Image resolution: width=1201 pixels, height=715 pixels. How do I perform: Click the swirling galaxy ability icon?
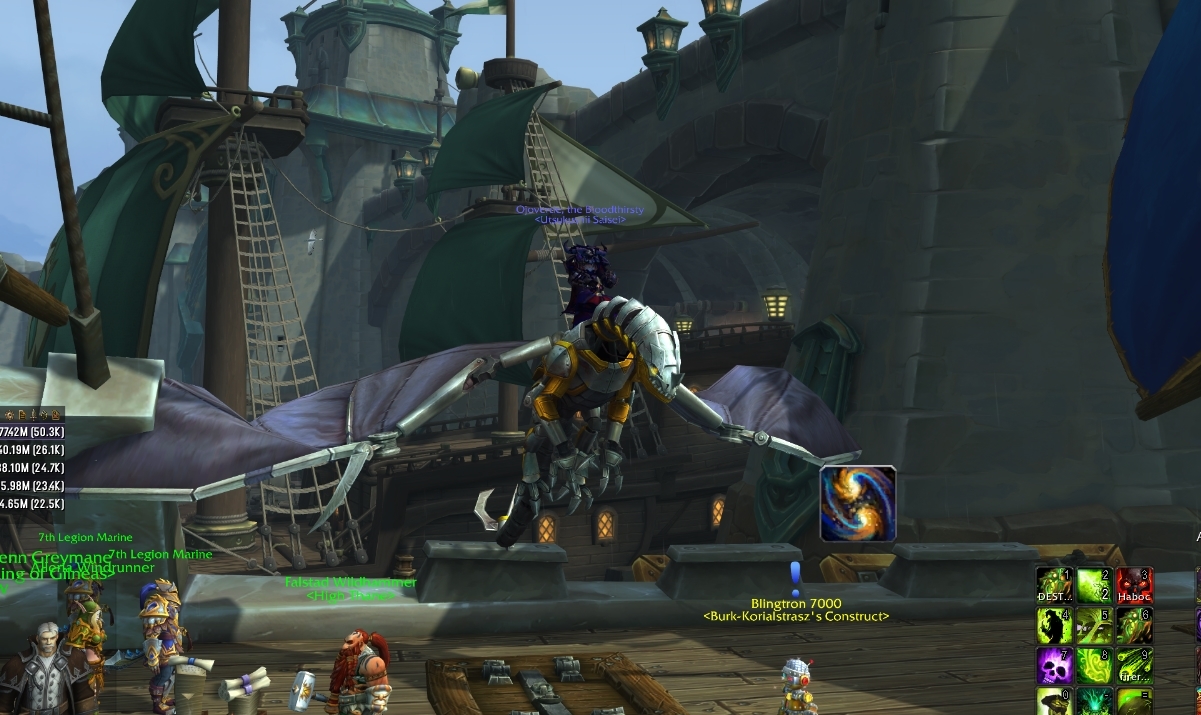coord(857,503)
